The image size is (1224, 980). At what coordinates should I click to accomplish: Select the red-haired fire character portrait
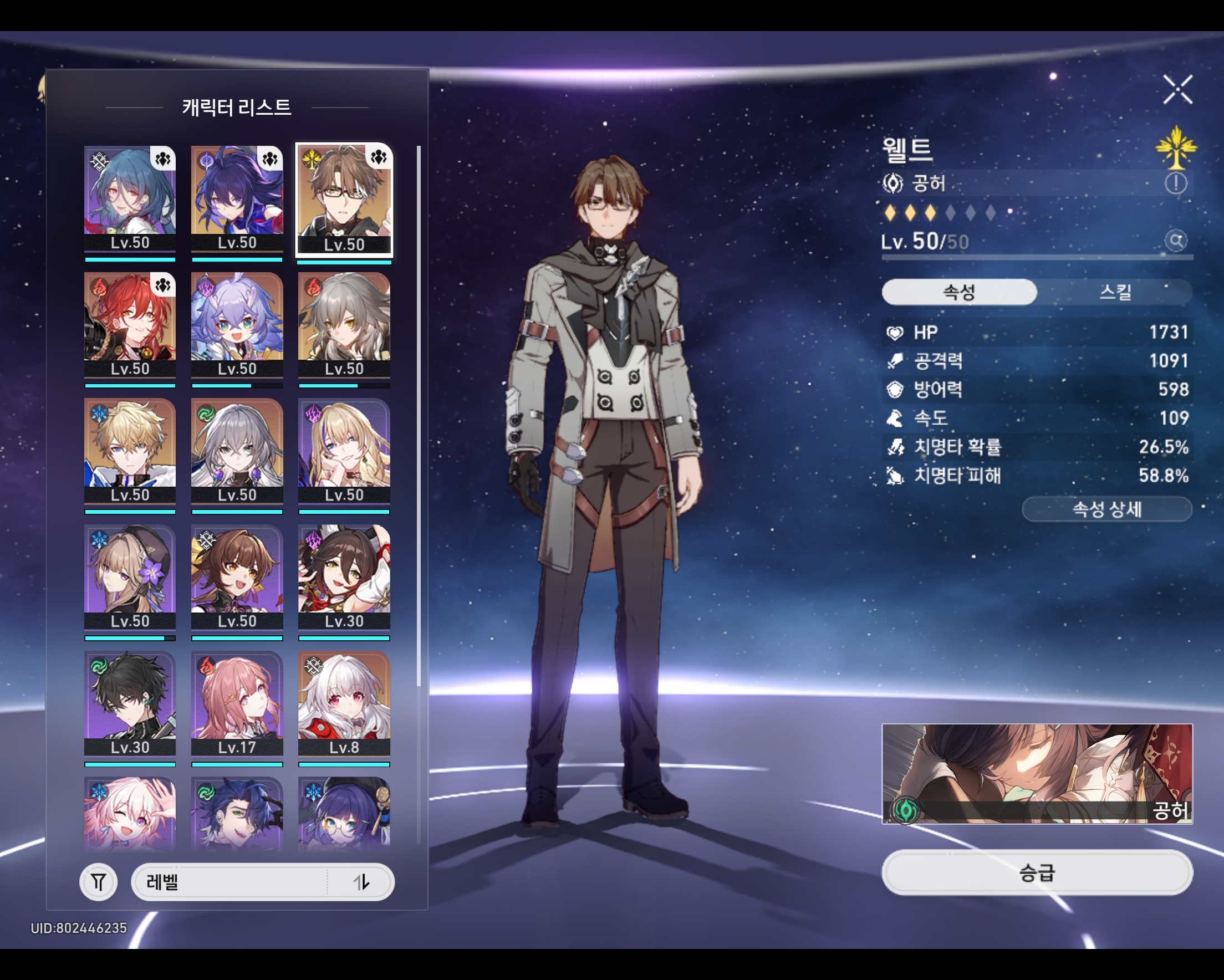[x=130, y=324]
